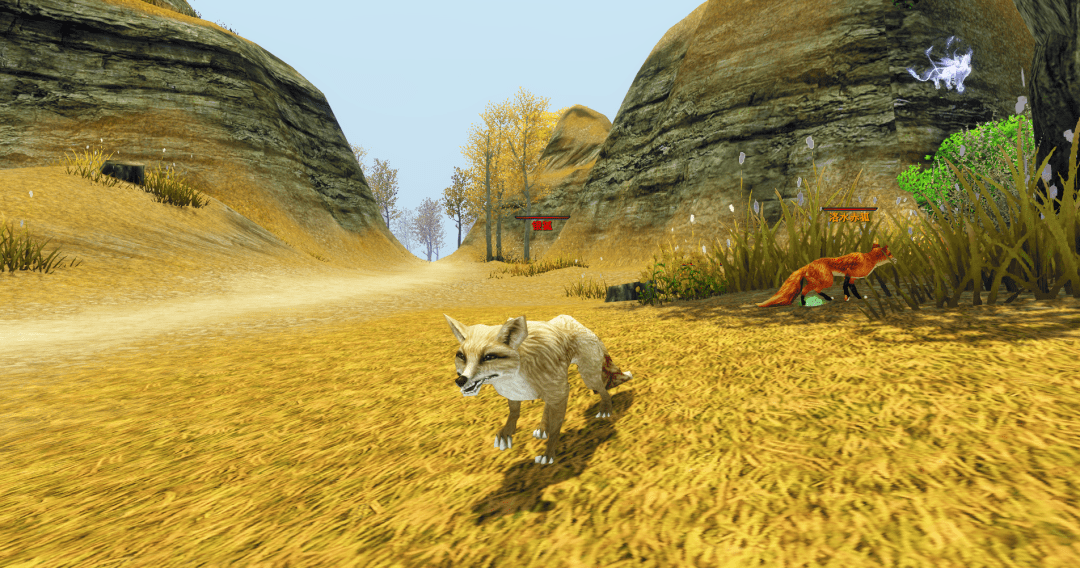This screenshot has height=568, width=1080.
Task: Select the 洛水赤狐 nameplate
Action: 849,215
